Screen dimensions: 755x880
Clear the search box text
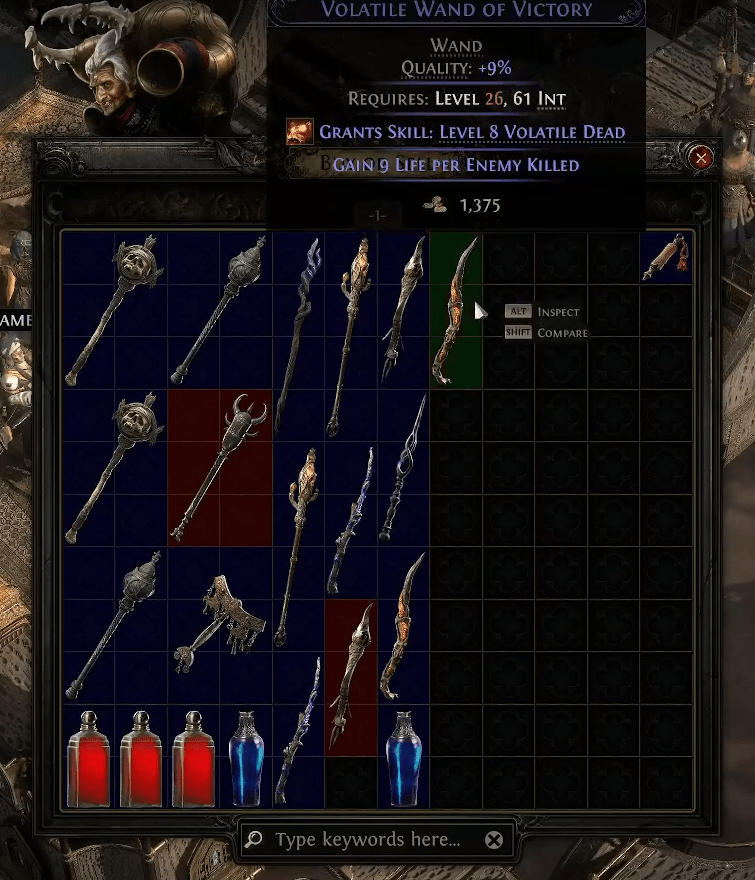[x=493, y=839]
